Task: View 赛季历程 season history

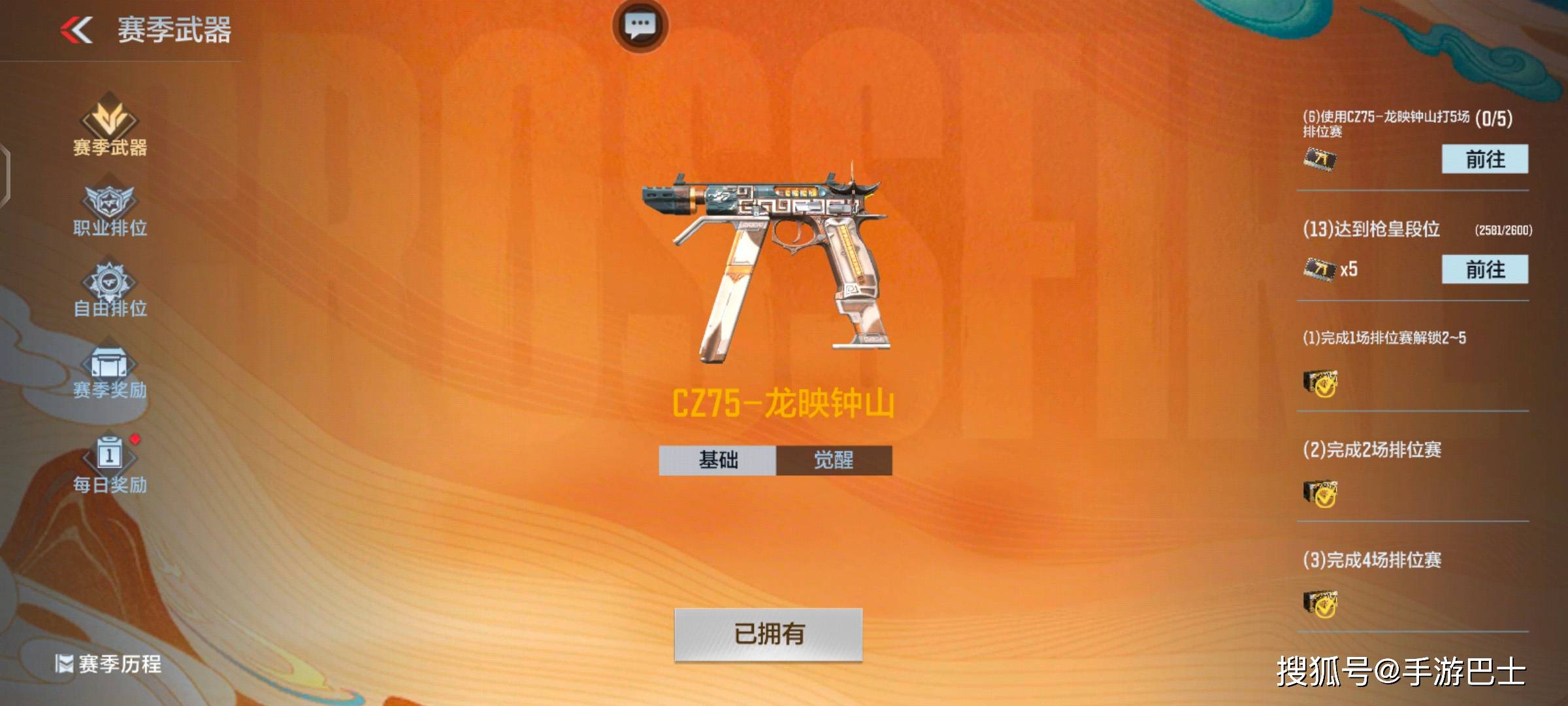Action: 109,664
